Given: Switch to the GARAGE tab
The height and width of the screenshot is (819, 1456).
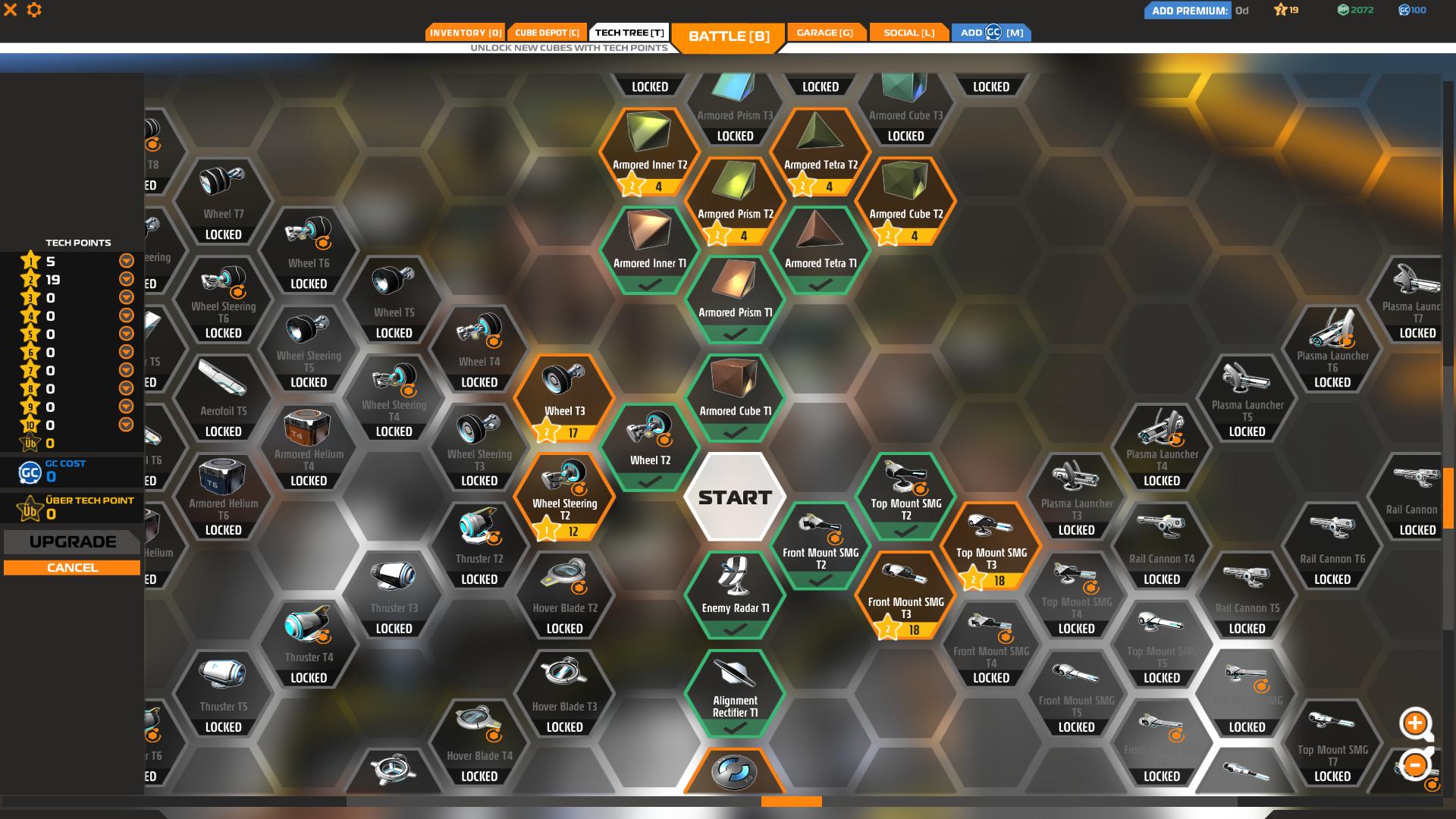Looking at the screenshot, I should [825, 32].
